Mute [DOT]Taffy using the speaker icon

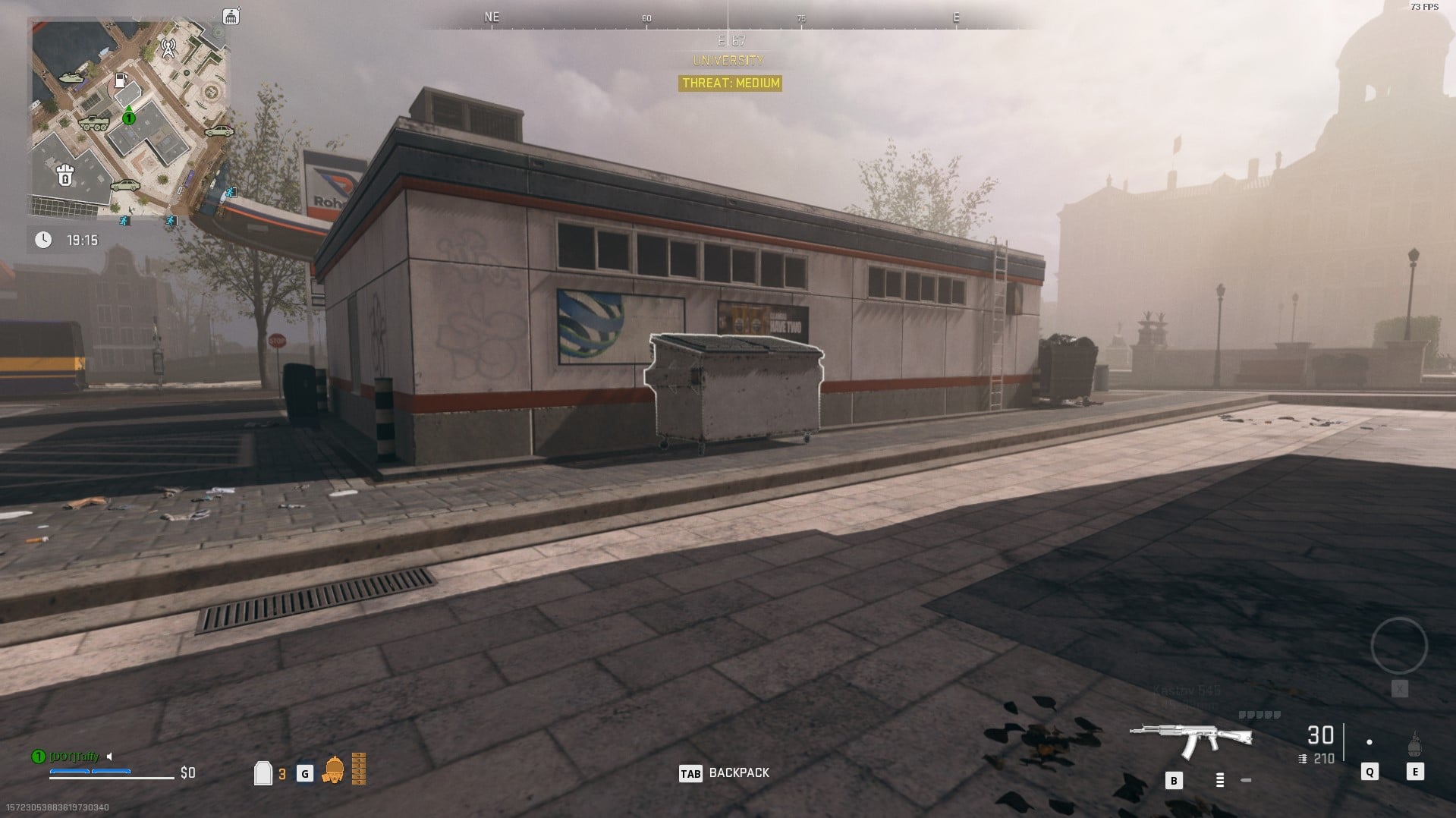[109, 756]
